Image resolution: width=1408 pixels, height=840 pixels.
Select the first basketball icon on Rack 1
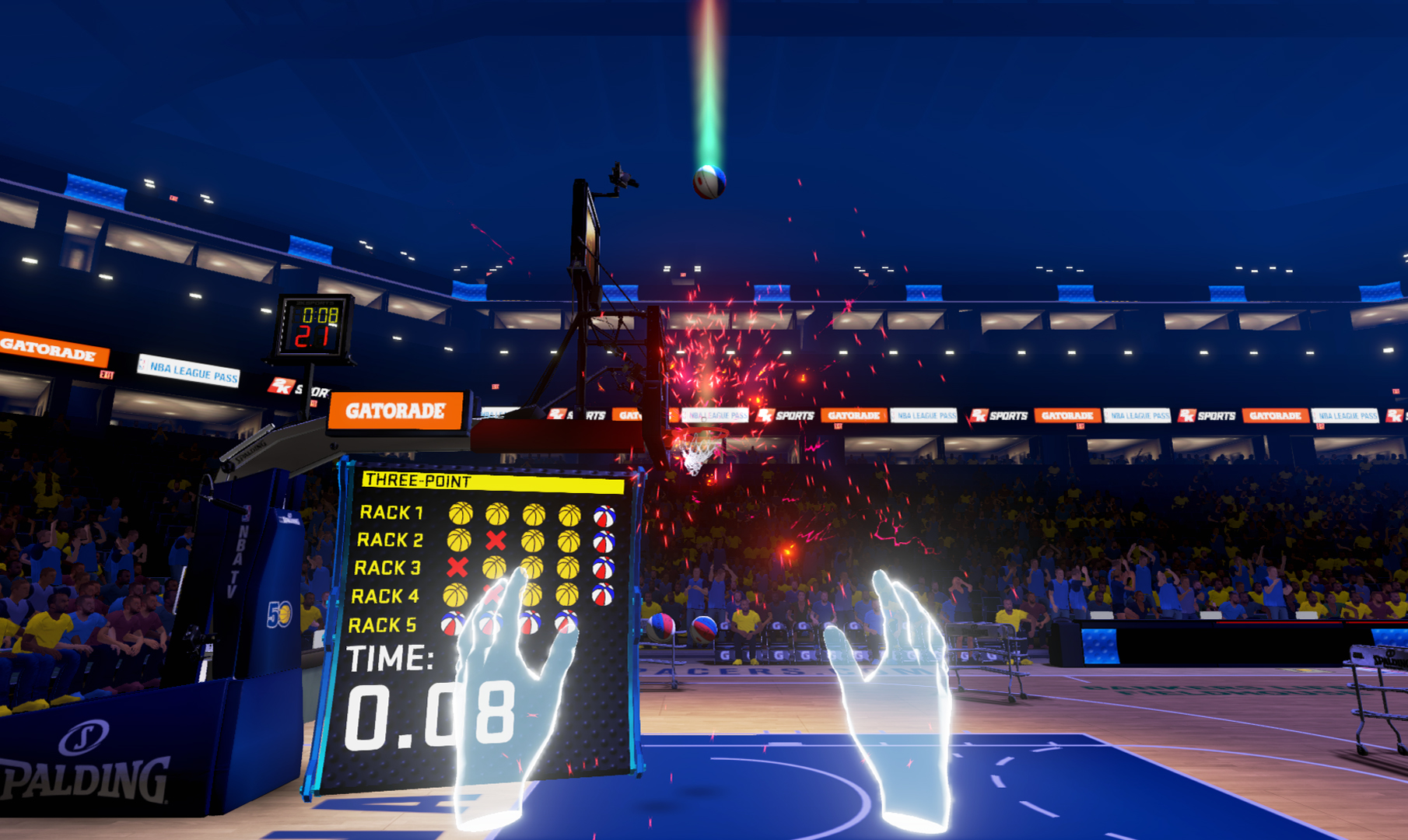(461, 513)
